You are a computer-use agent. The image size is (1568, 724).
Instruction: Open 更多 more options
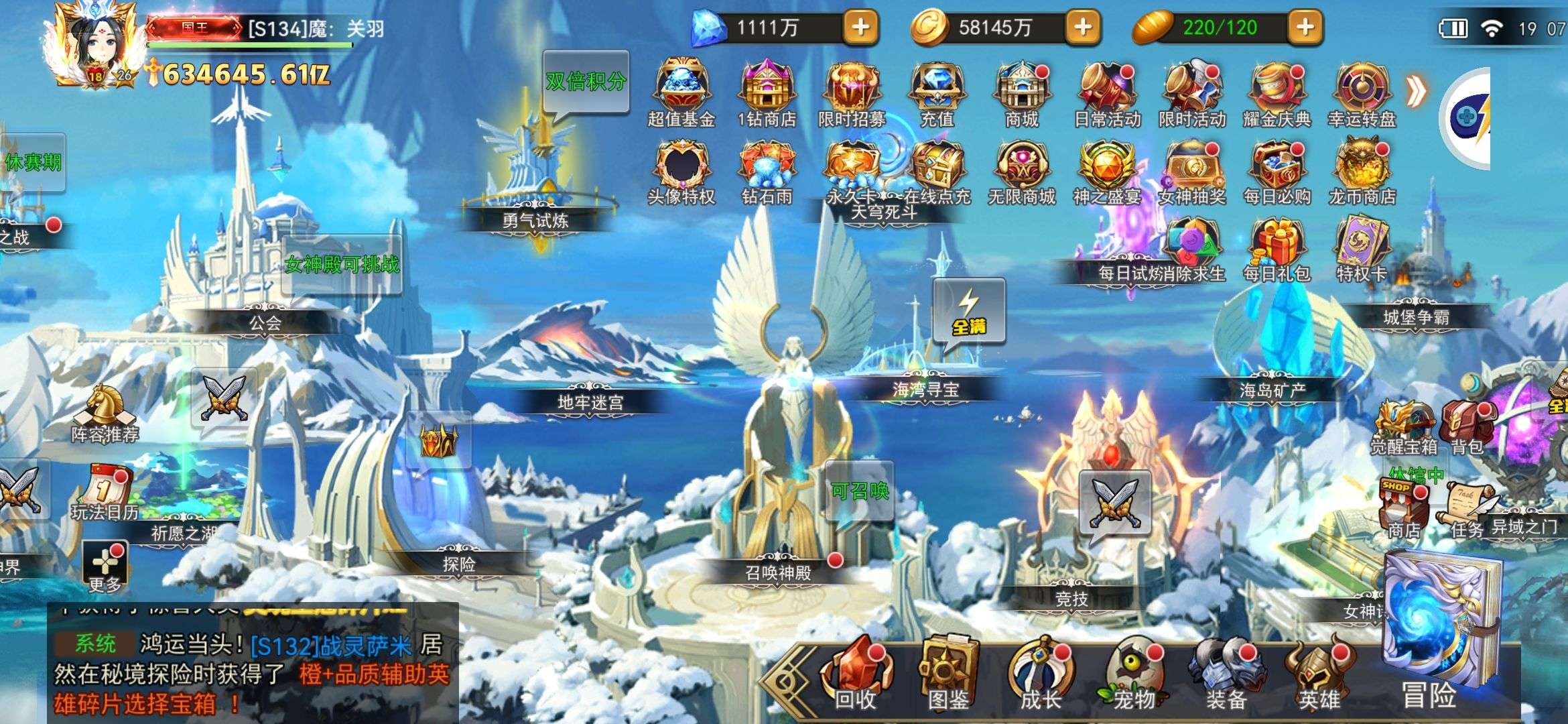(105, 566)
